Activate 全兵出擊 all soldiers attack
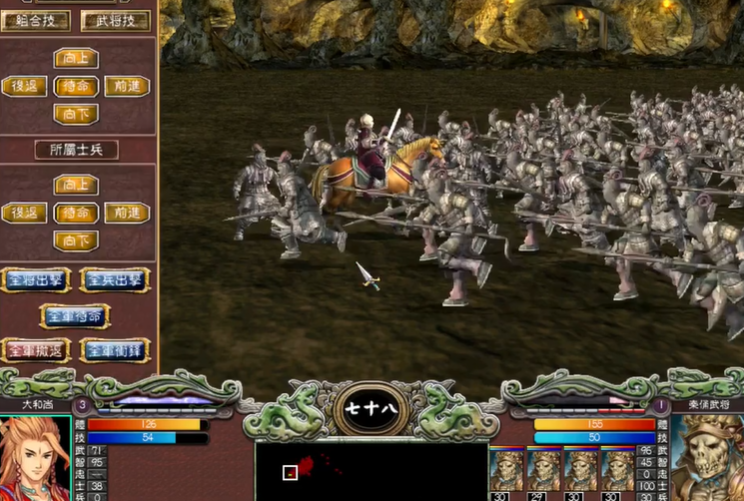 pyautogui.click(x=115, y=279)
